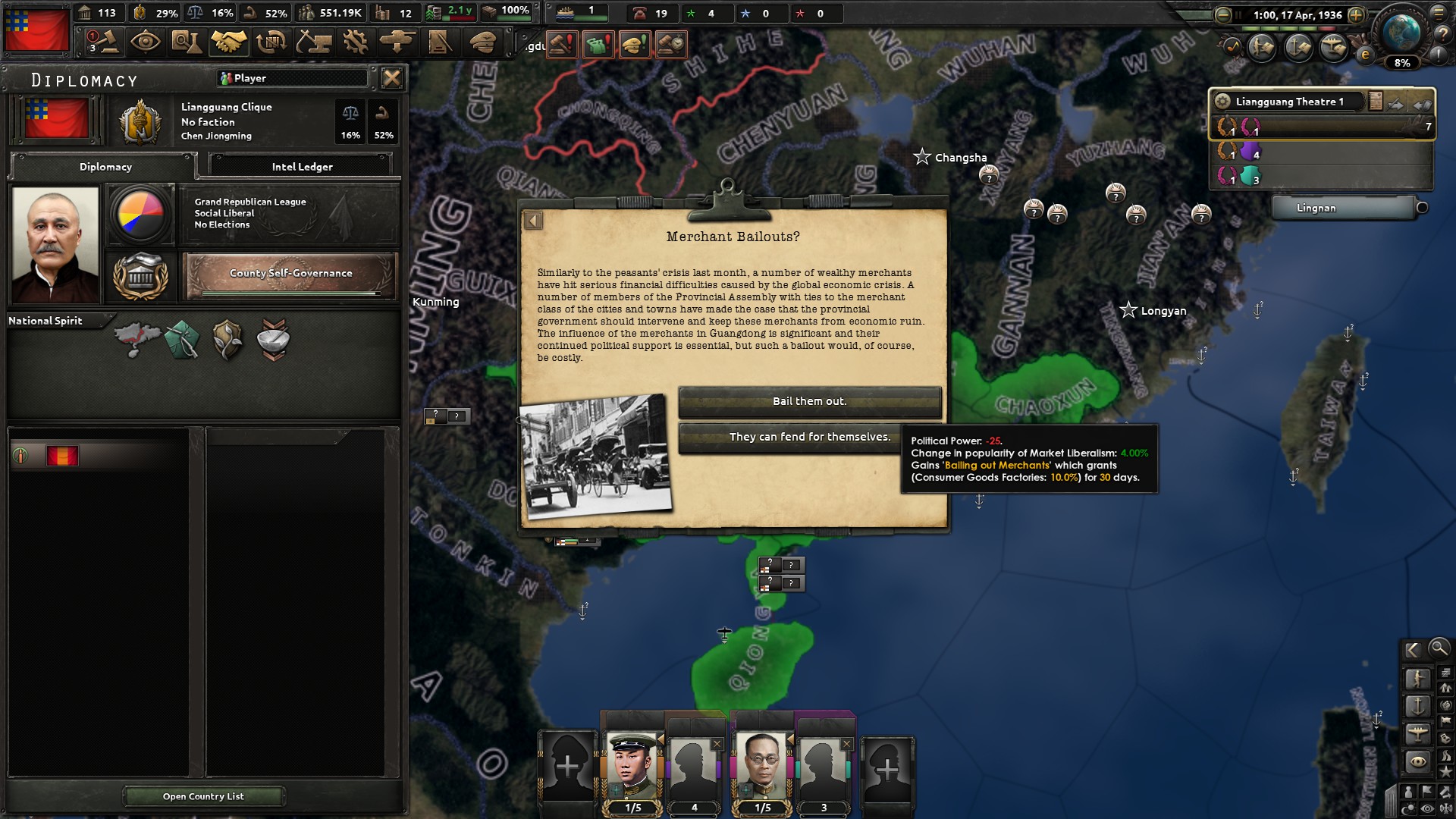The image size is (1456, 819).
Task: Switch to the Intel Ledger tab
Action: [x=301, y=167]
